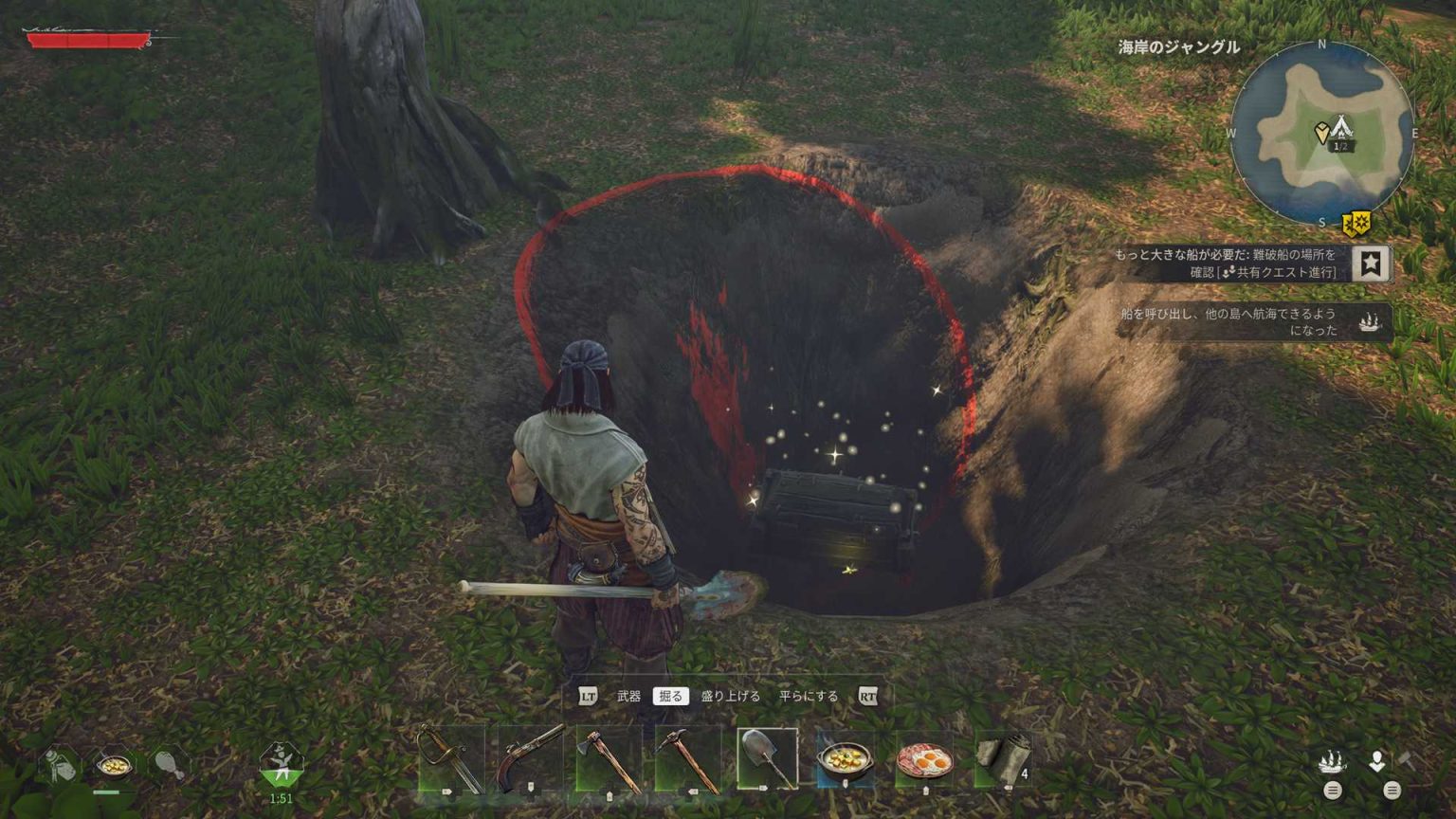Select the stew bowl quick-consumable slot

113,764
